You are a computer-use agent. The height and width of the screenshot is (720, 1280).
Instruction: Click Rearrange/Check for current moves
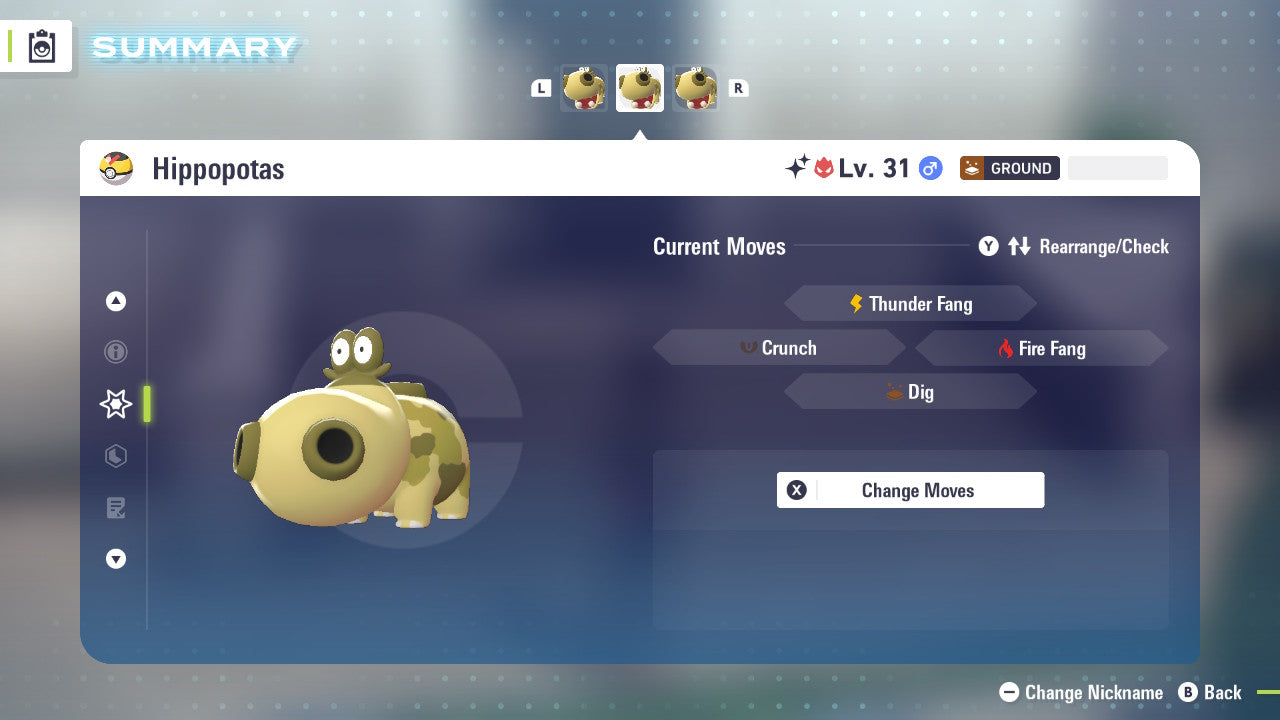pyautogui.click(x=1074, y=246)
